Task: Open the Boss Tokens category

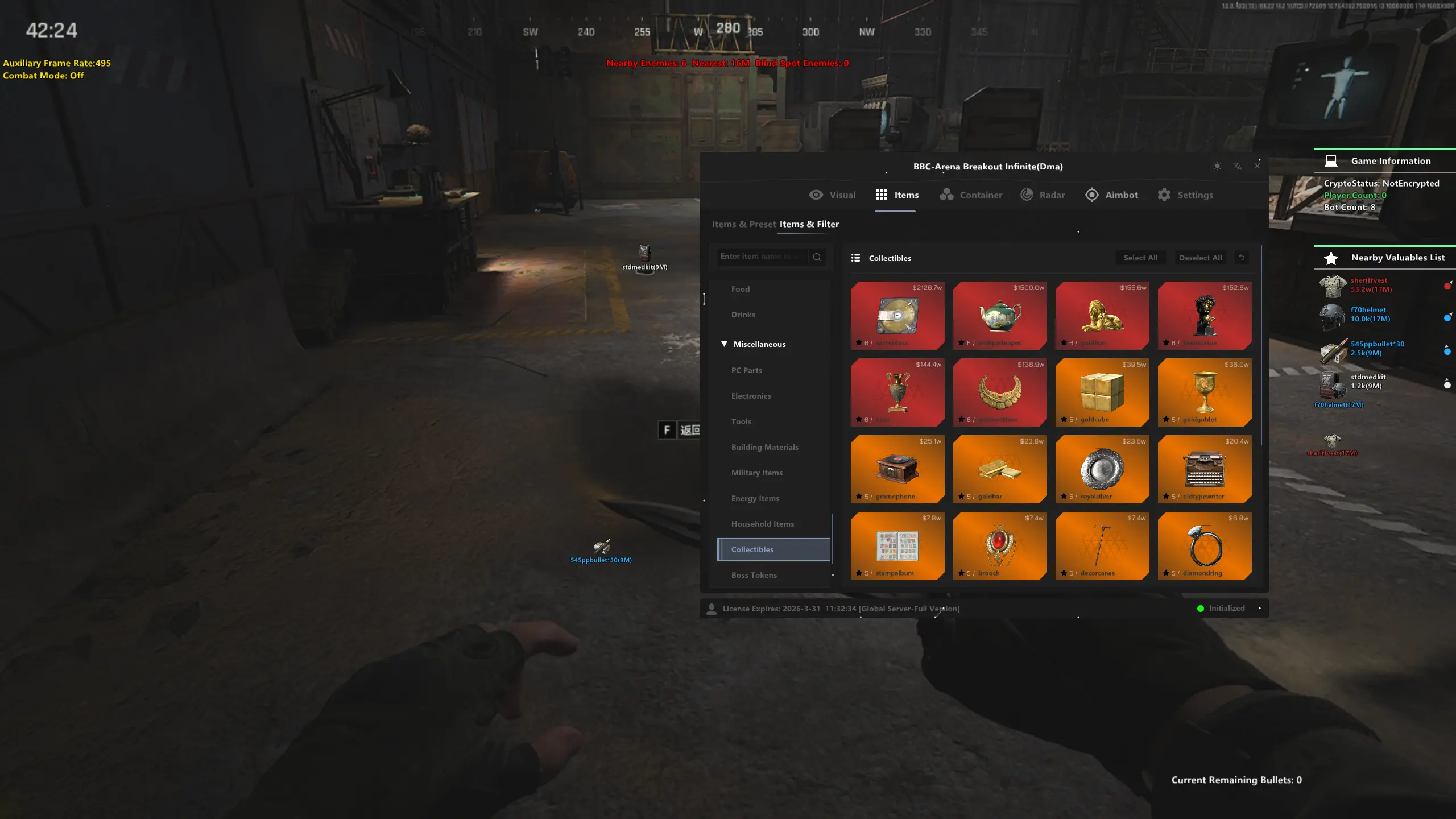Action: (754, 575)
